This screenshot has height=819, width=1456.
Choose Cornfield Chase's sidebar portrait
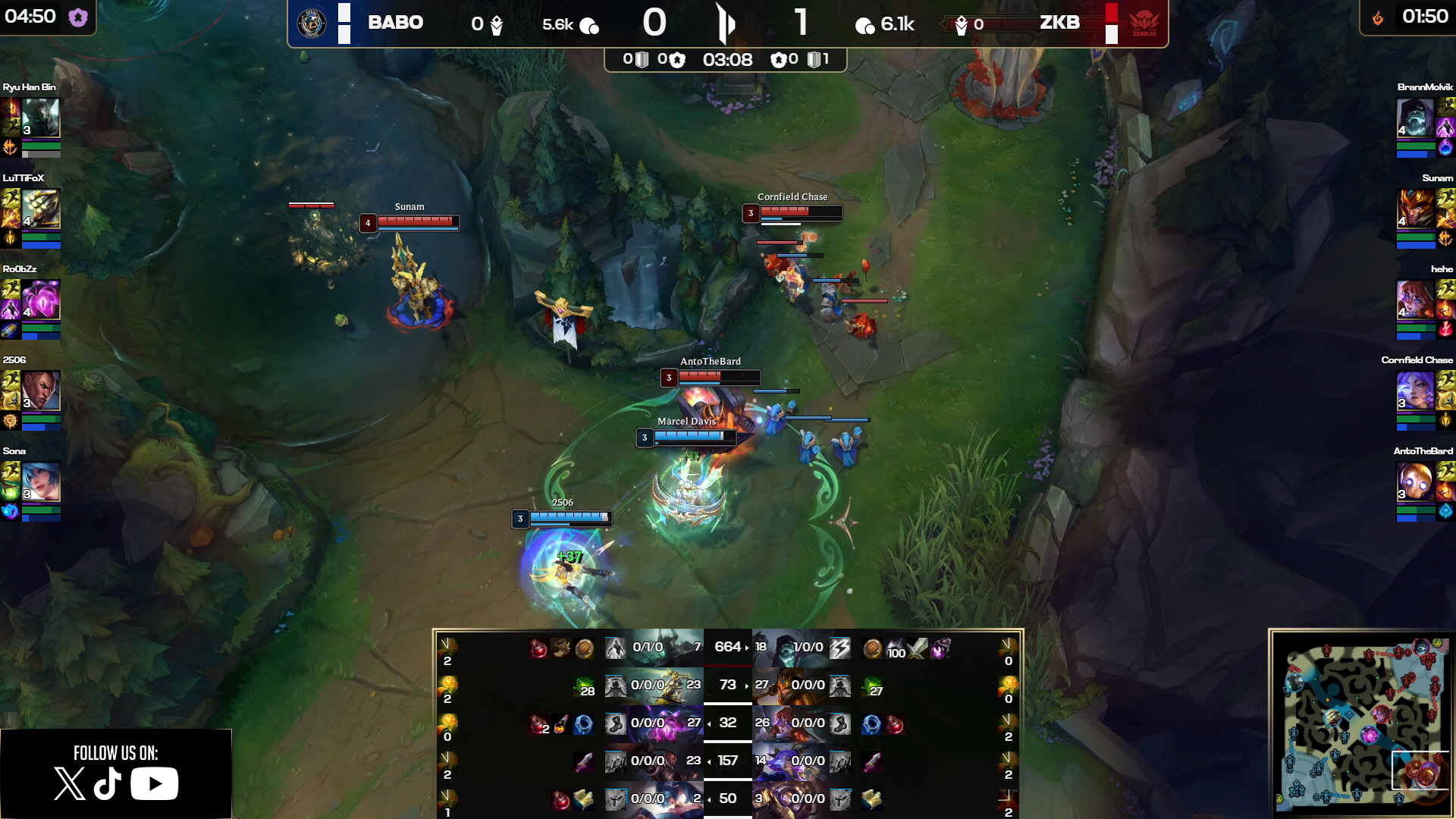click(x=1415, y=390)
